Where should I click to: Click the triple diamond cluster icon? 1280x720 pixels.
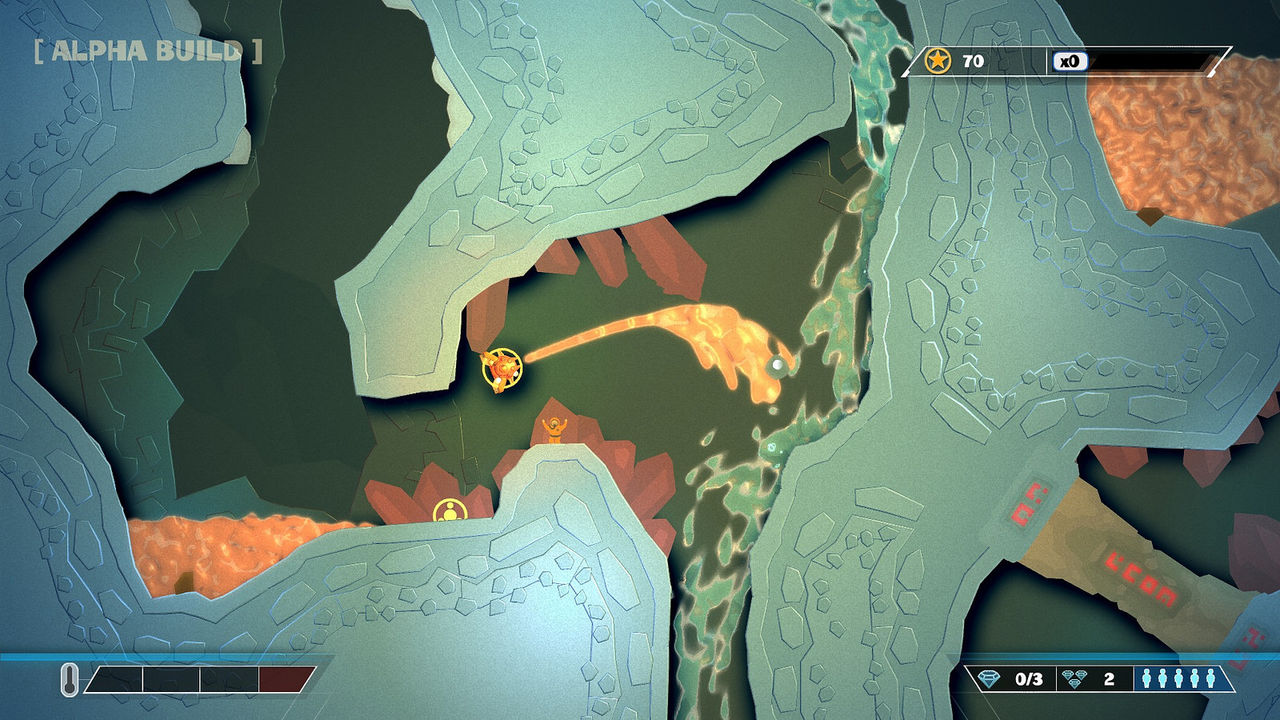pyautogui.click(x=1072, y=677)
